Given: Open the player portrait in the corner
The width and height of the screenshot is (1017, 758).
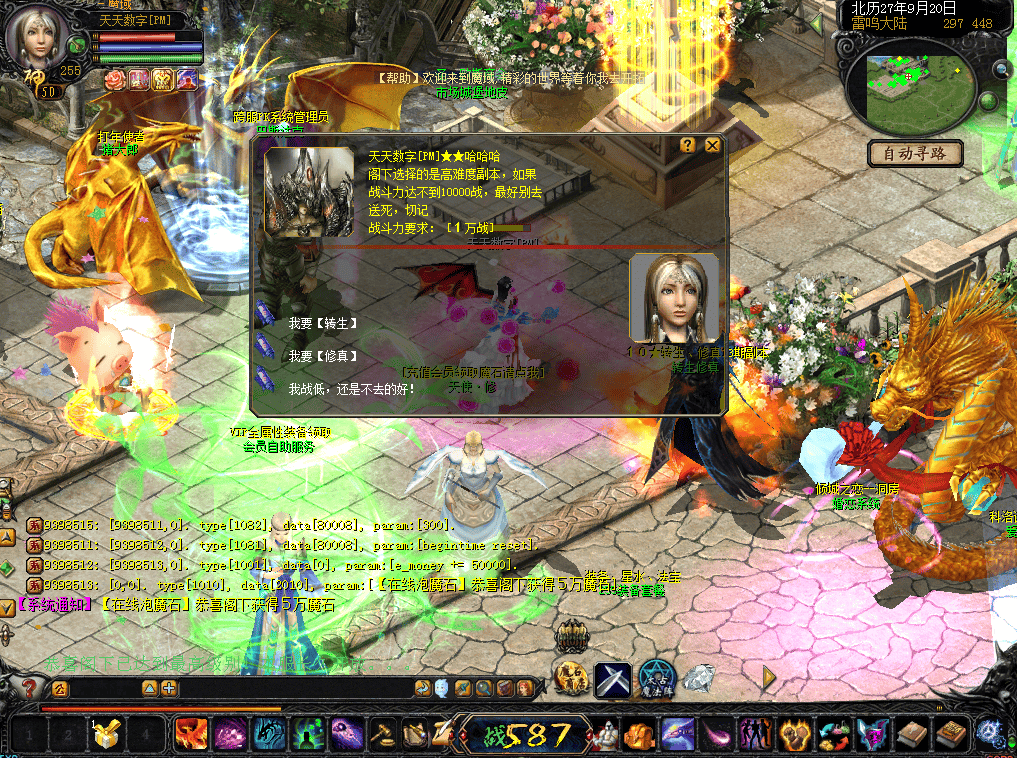Looking at the screenshot, I should 36,38.
